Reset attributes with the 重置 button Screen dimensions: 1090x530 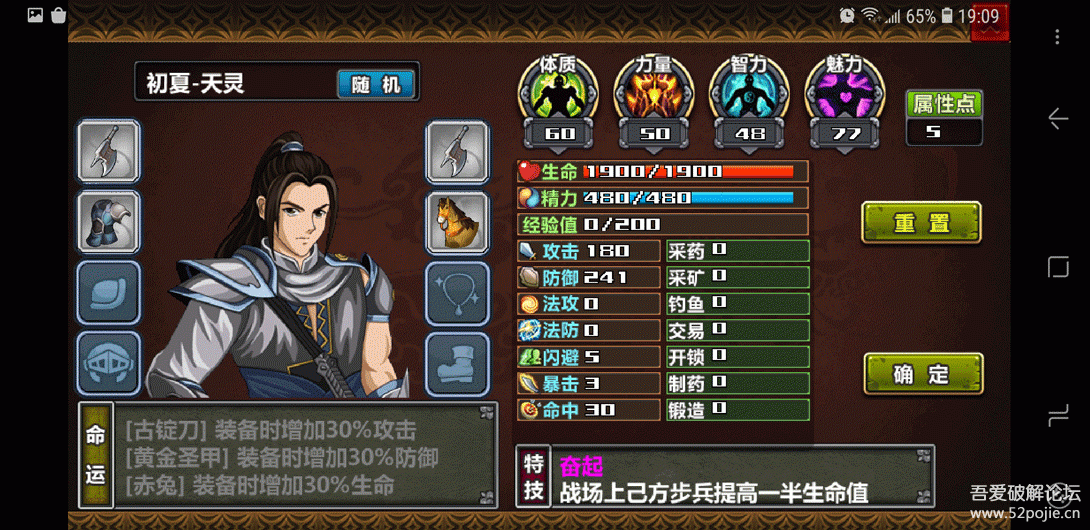[x=921, y=222]
